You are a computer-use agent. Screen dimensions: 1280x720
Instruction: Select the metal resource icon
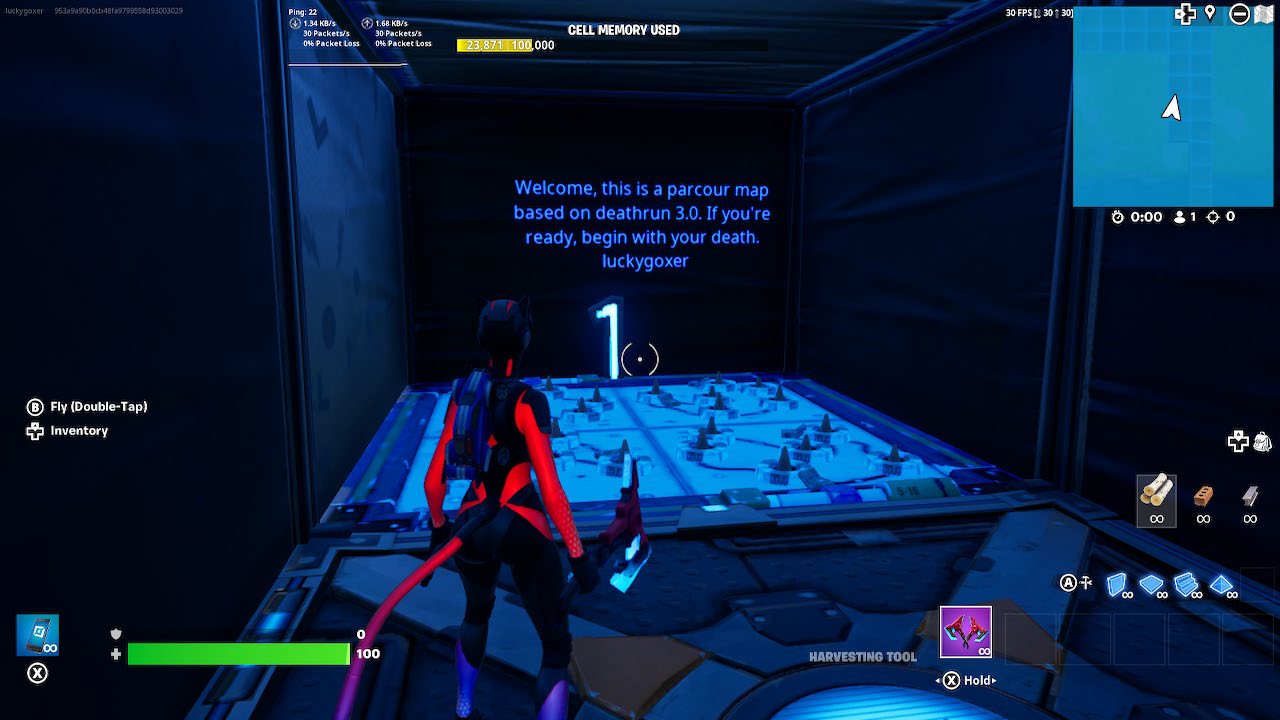(1249, 498)
